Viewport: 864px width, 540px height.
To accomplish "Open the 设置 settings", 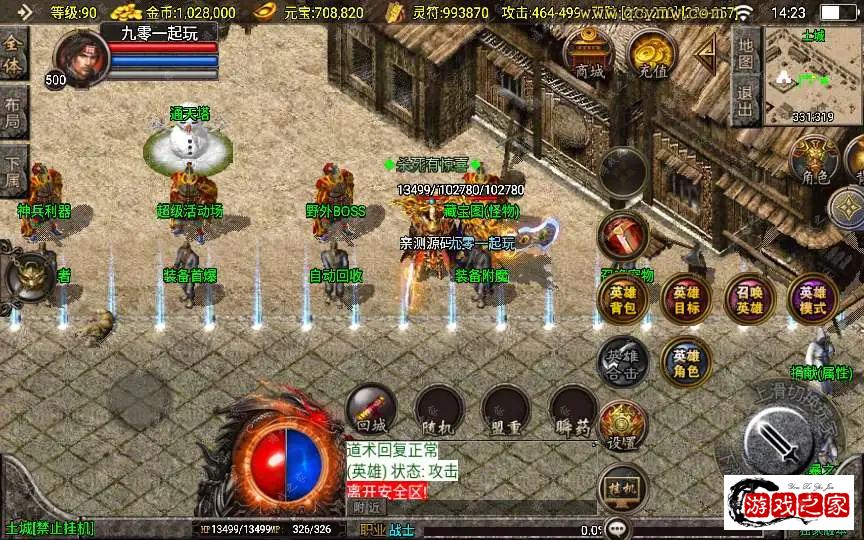I will (622, 427).
